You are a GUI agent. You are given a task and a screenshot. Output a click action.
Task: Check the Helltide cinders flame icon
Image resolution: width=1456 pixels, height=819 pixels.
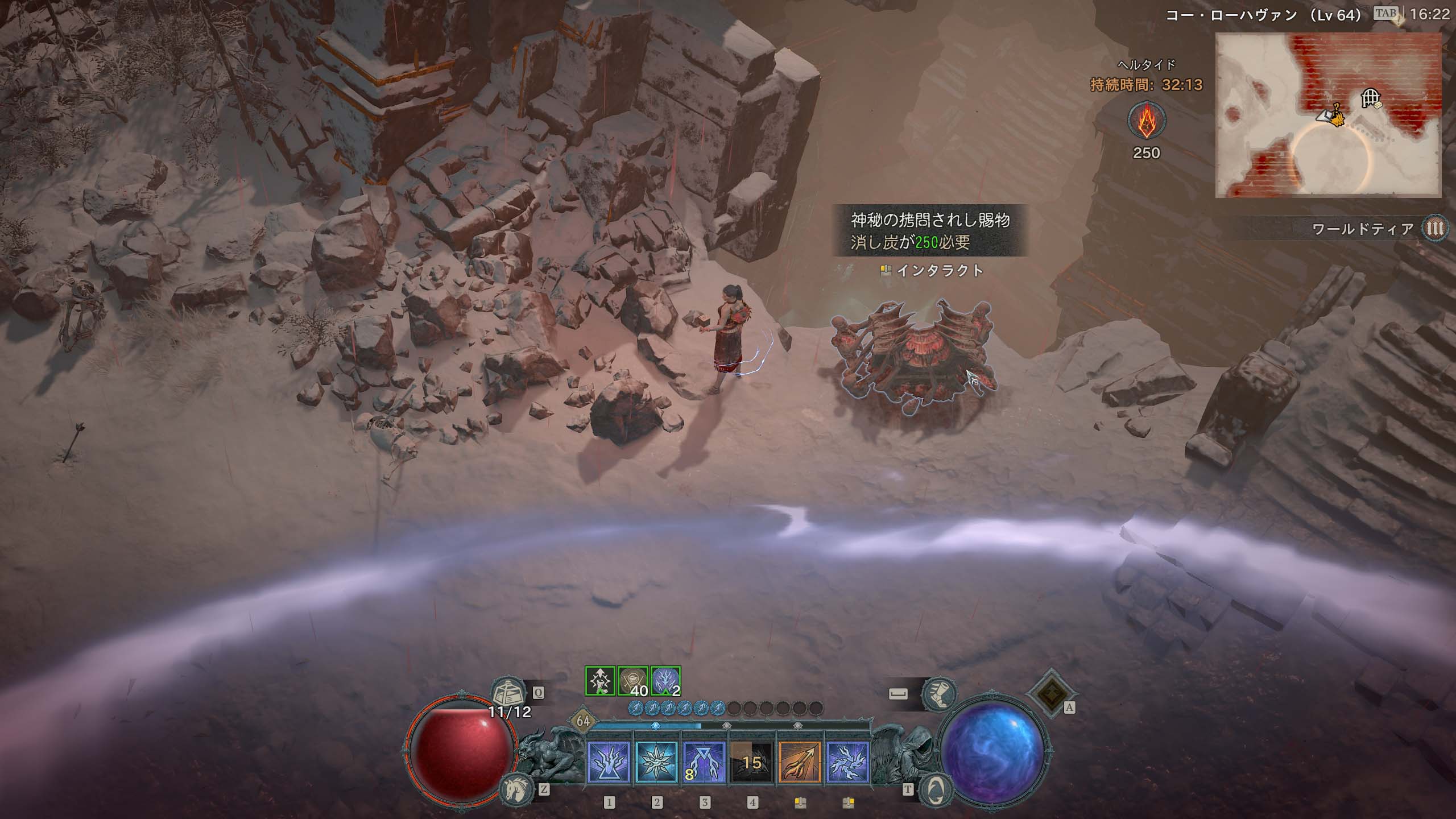click(x=1146, y=121)
